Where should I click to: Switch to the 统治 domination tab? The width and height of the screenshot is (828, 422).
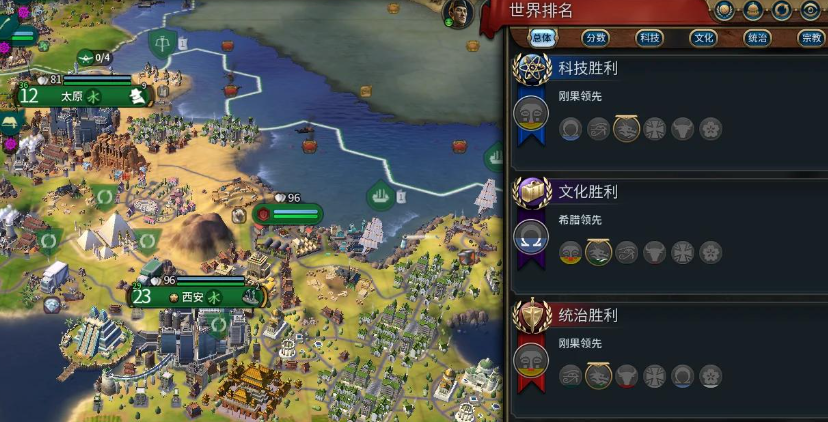pyautogui.click(x=758, y=38)
